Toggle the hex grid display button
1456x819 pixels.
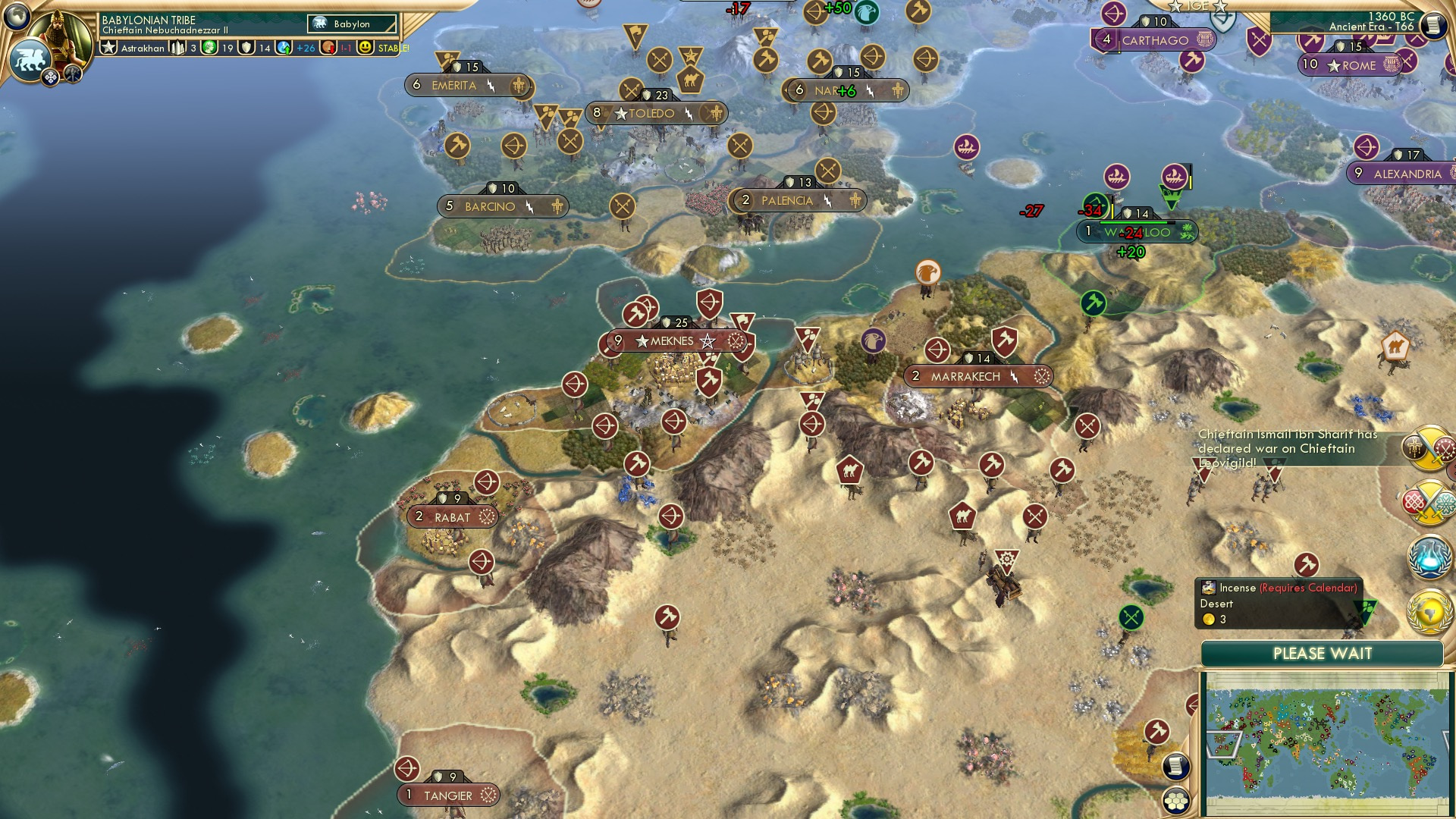(1175, 801)
